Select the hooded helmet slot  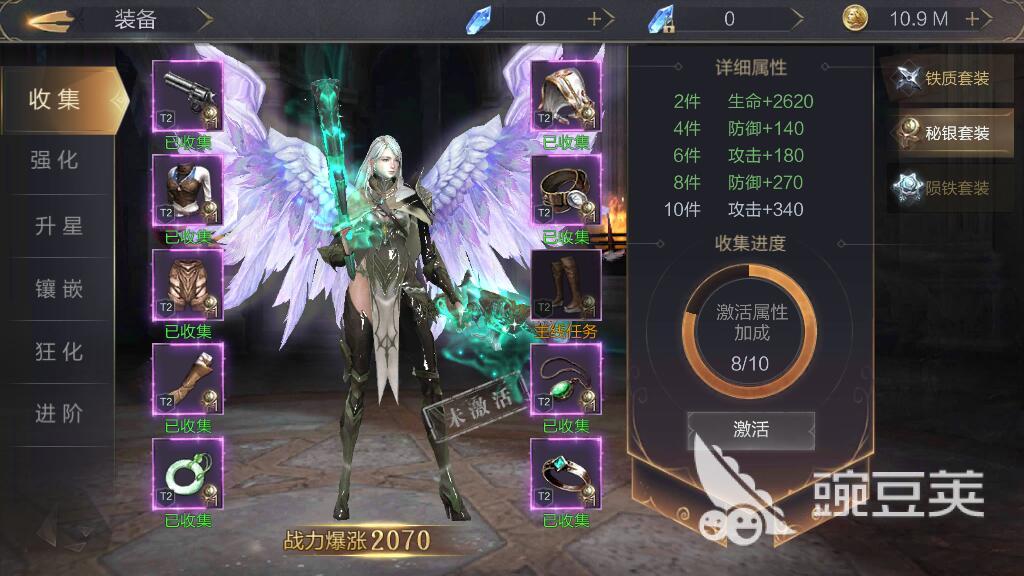[x=565, y=95]
